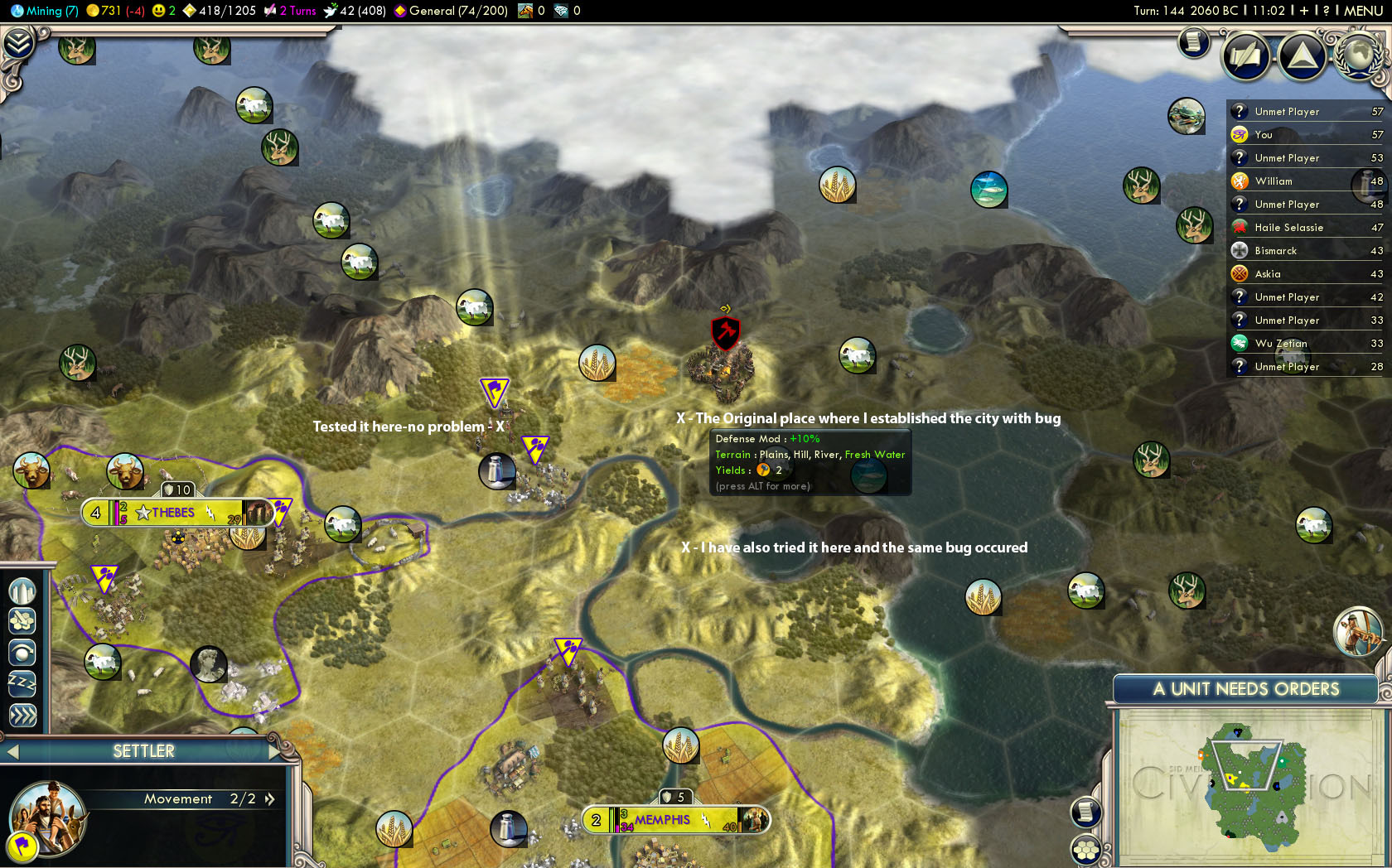Open the scroll-and-quill button at top right

click(x=1245, y=56)
